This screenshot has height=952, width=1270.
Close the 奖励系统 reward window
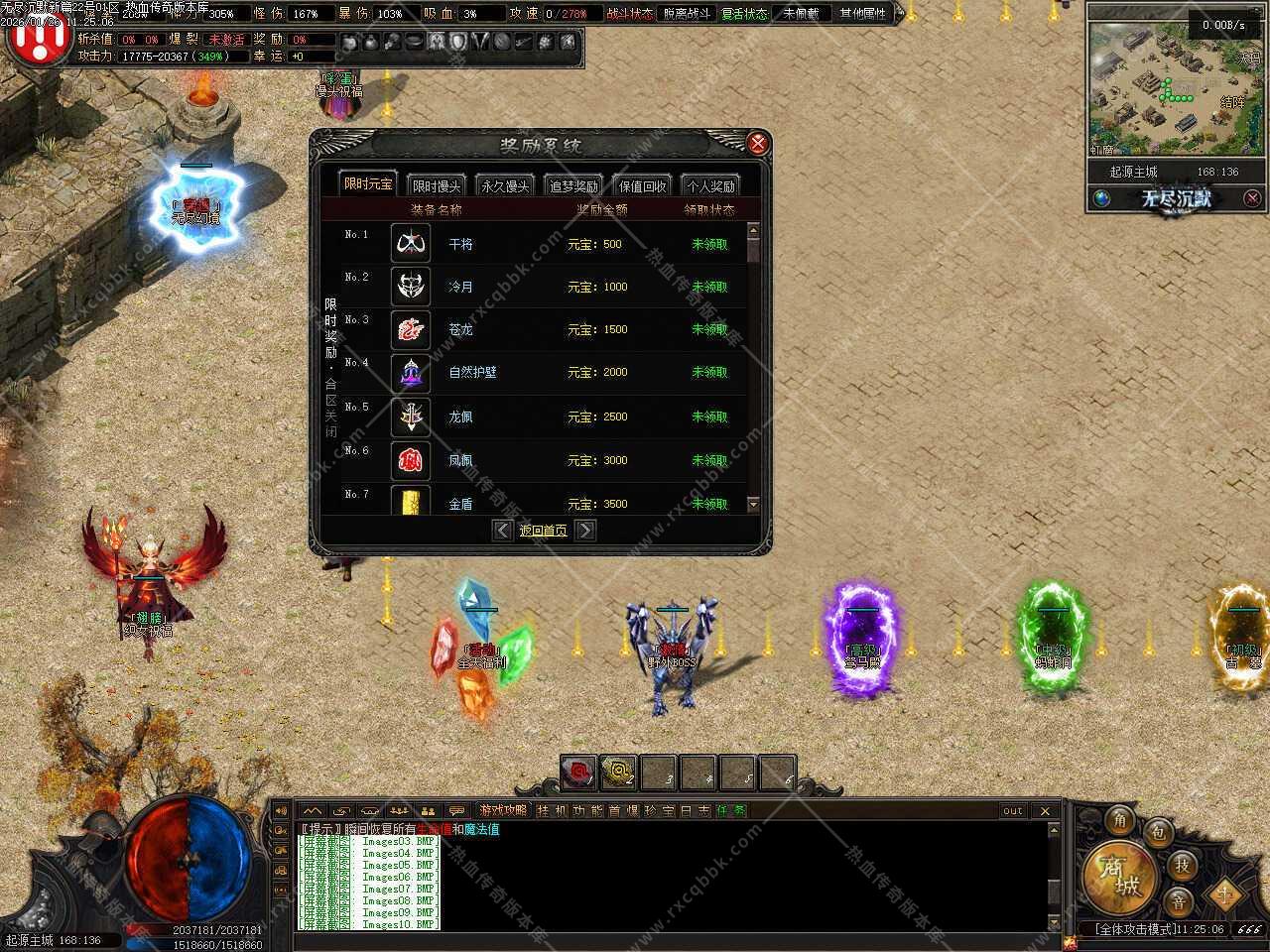(x=758, y=144)
